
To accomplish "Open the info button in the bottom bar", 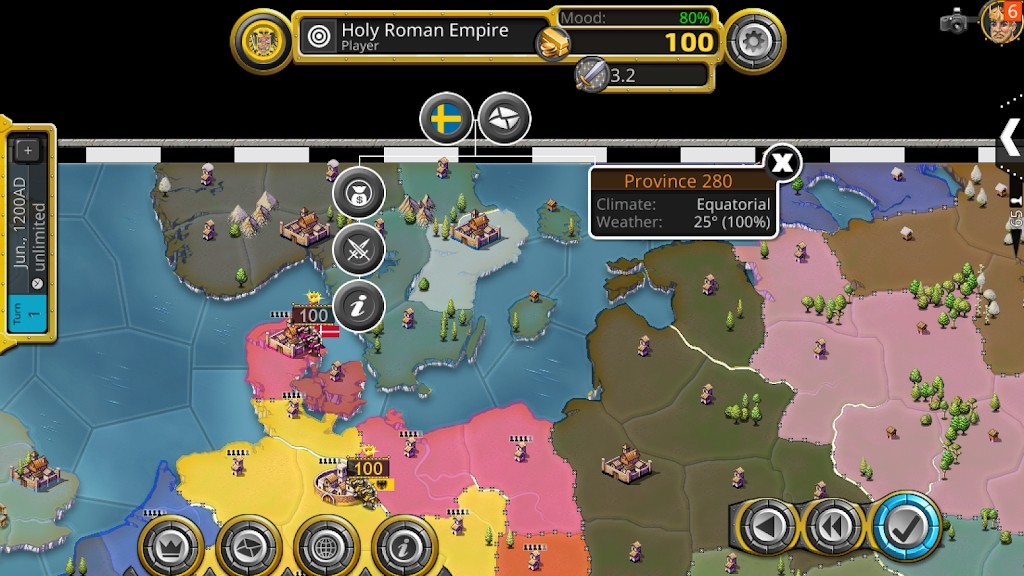I will click(404, 546).
